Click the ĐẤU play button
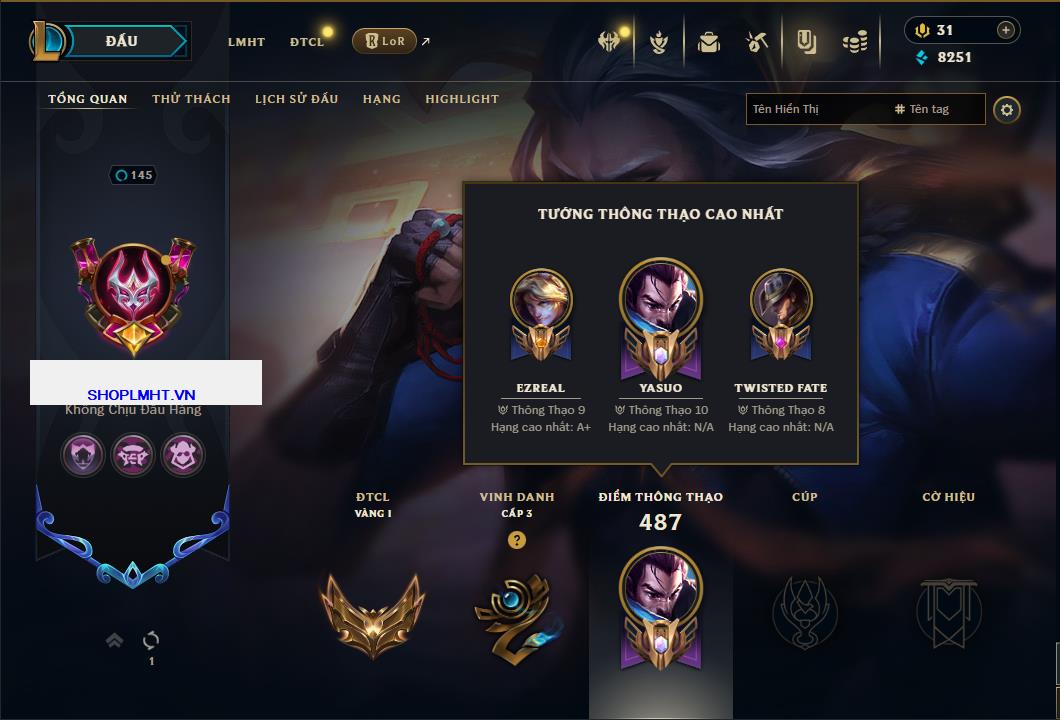 (x=121, y=41)
